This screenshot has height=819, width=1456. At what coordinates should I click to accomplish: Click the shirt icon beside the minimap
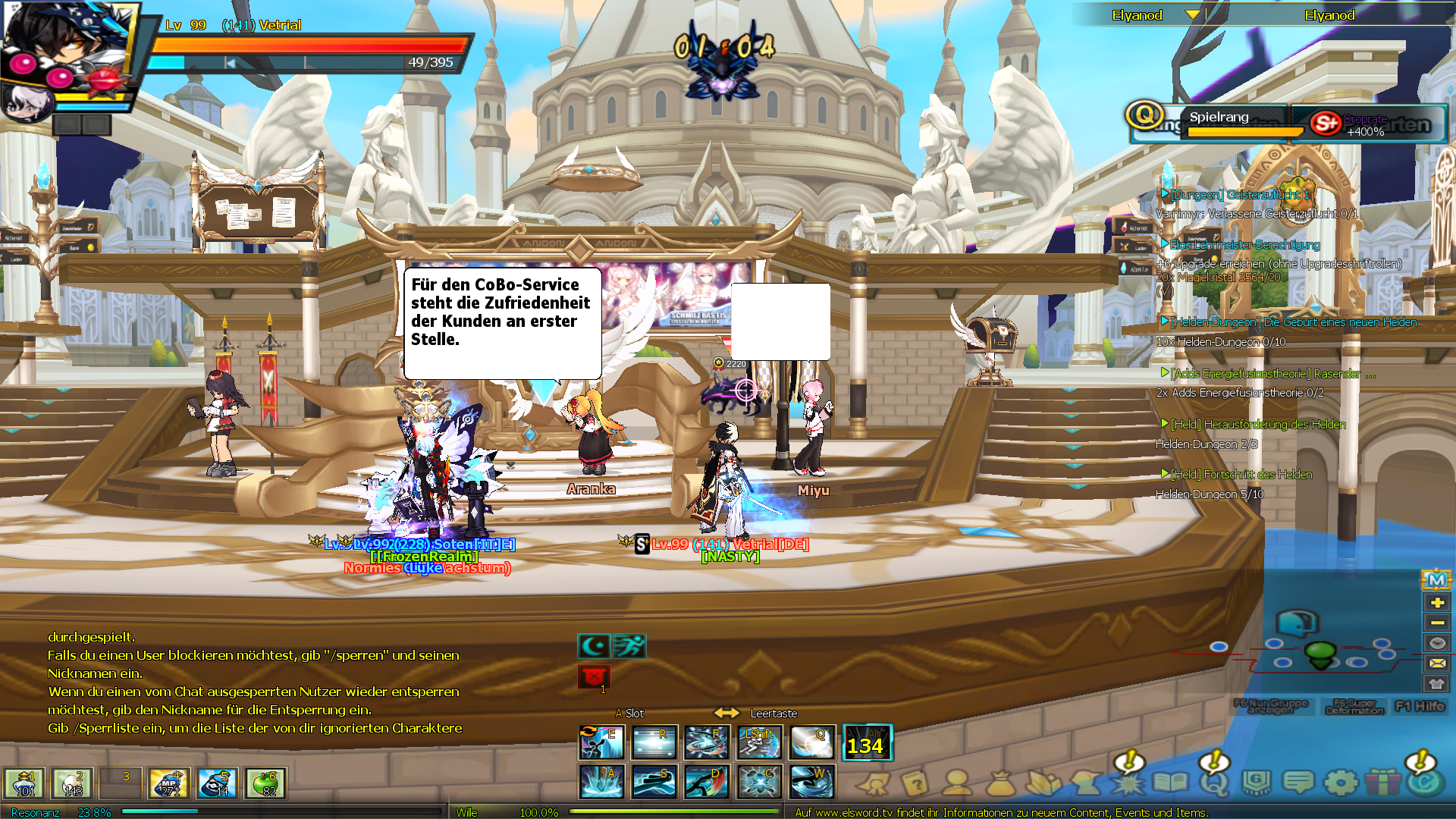tap(1436, 683)
